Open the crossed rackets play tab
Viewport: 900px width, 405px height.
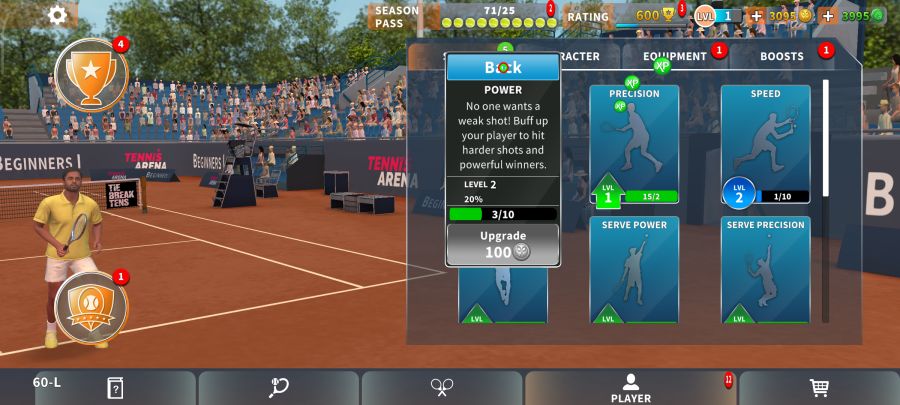pos(442,388)
